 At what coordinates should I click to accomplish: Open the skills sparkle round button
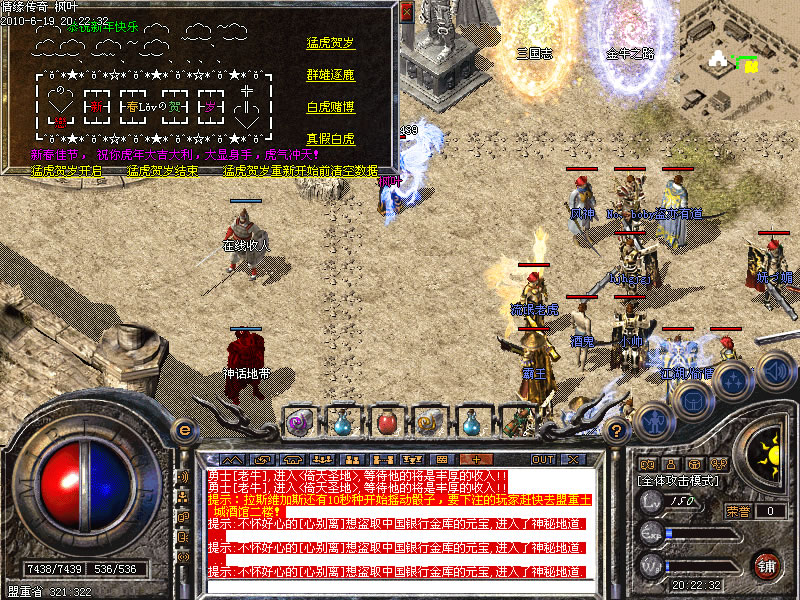[x=733, y=381]
